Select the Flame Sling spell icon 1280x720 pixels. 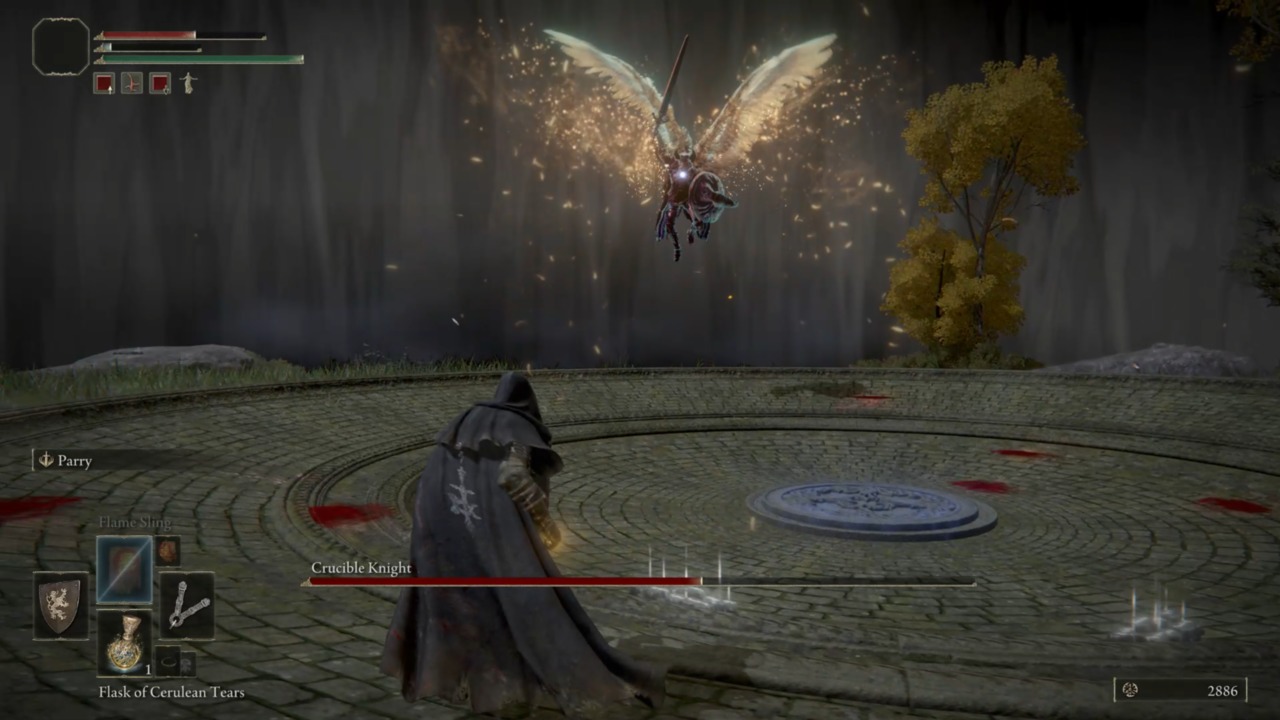click(124, 569)
